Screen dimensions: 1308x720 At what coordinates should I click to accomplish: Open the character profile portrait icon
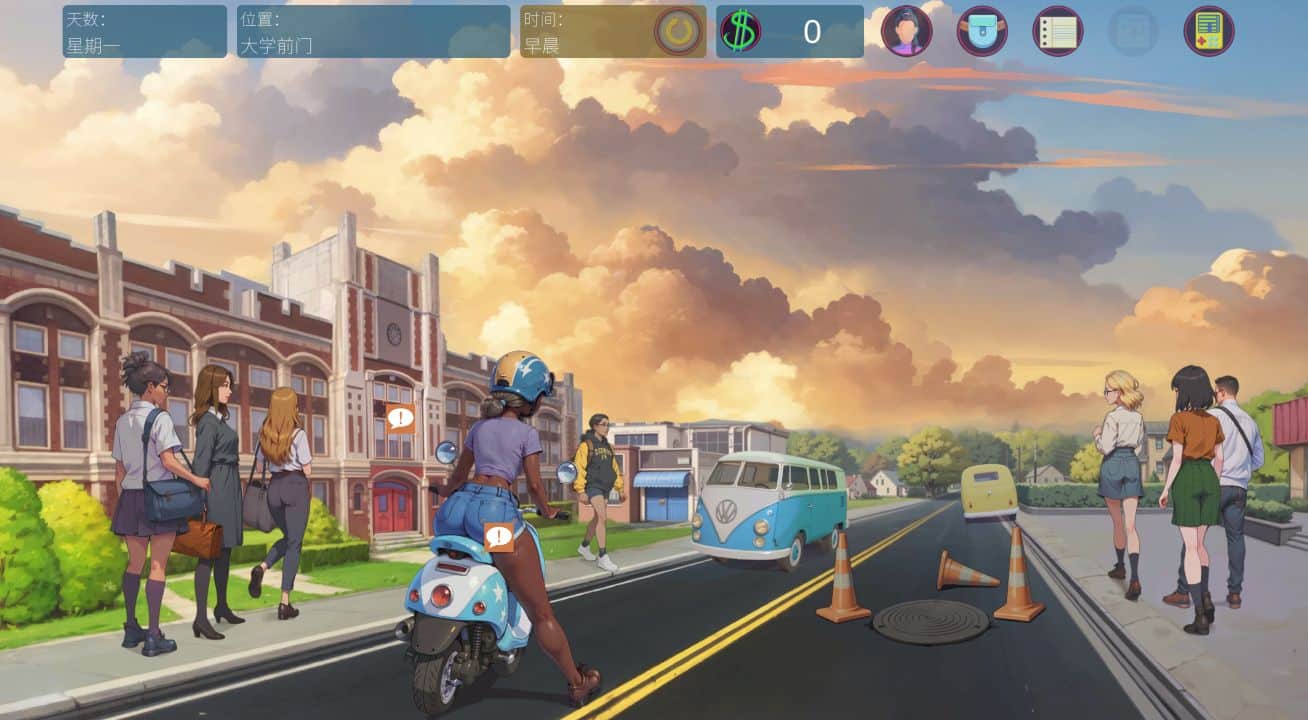[906, 31]
